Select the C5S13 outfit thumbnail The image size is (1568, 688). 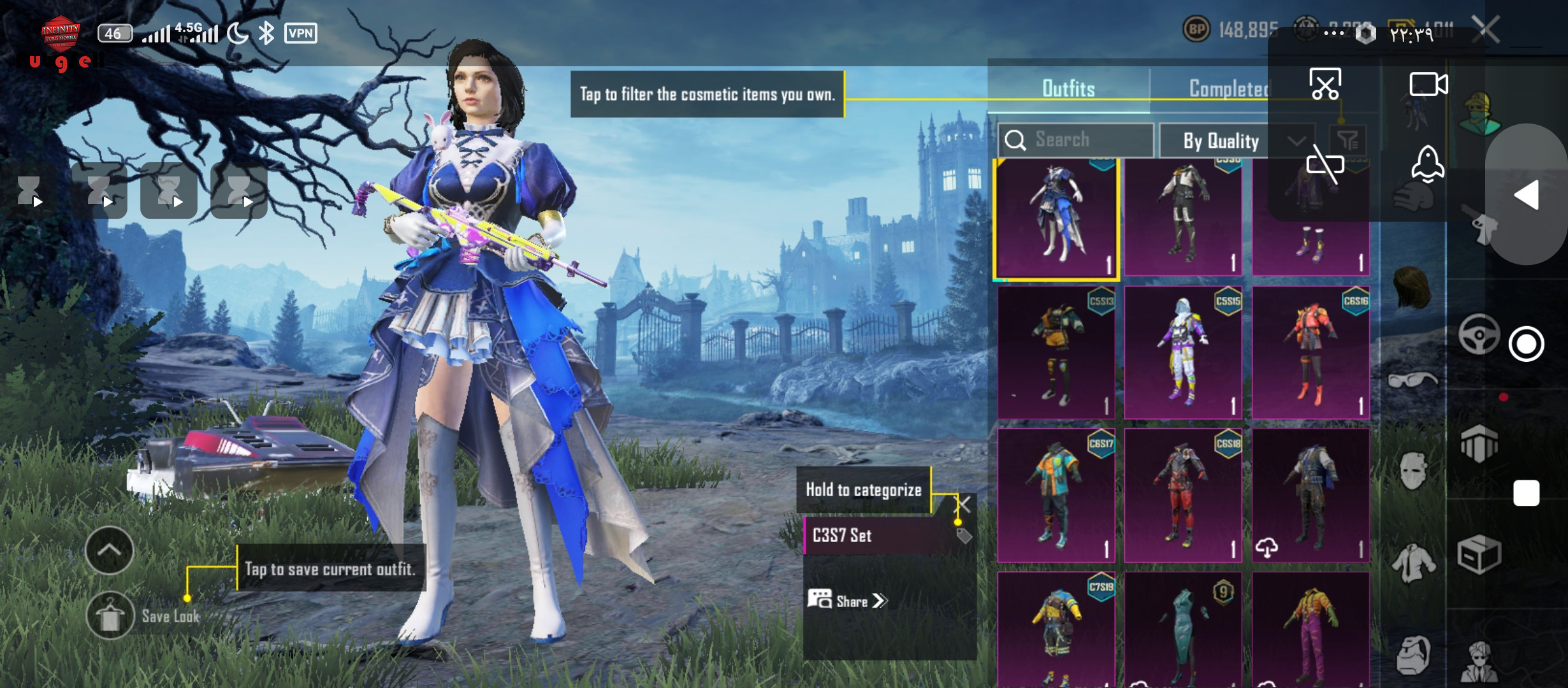(x=1056, y=352)
